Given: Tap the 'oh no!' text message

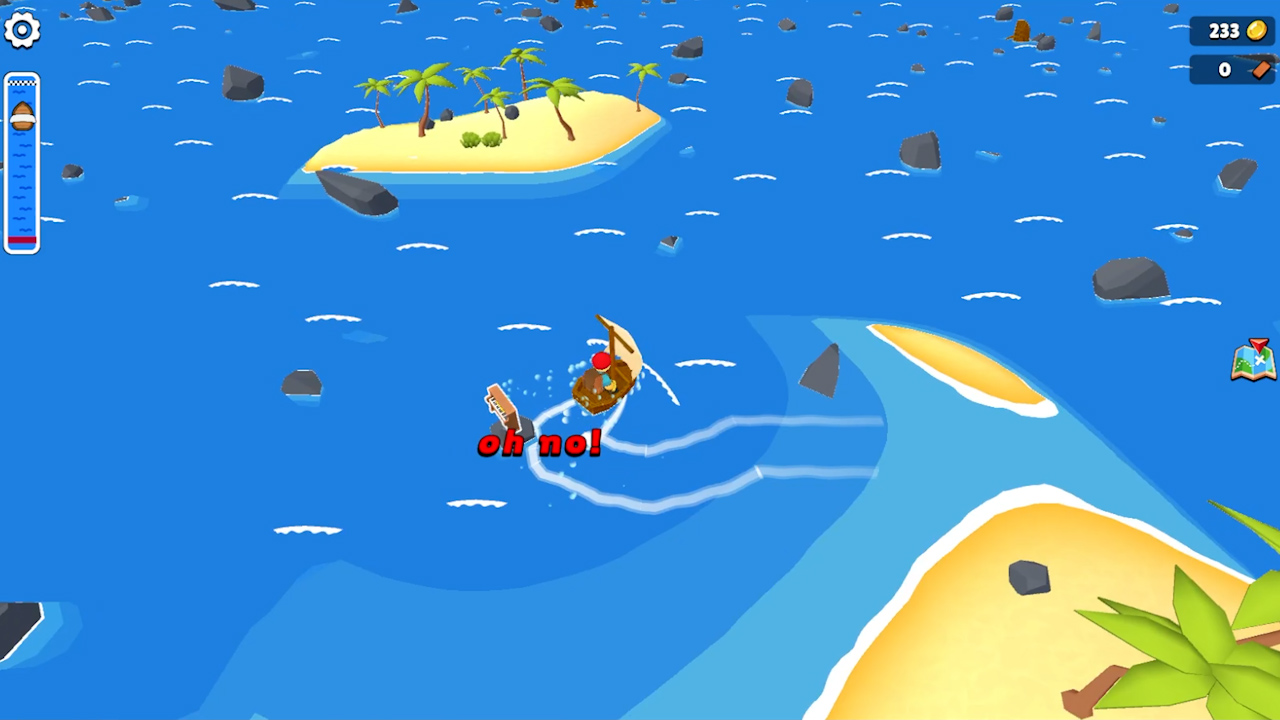Looking at the screenshot, I should click(538, 443).
